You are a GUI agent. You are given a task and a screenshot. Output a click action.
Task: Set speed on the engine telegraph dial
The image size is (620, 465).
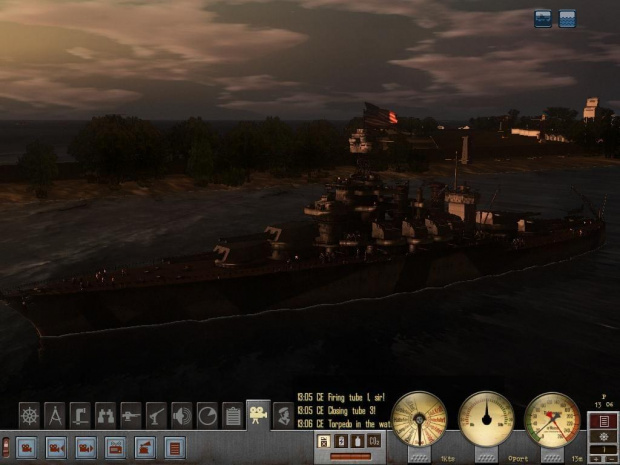pyautogui.click(x=419, y=419)
